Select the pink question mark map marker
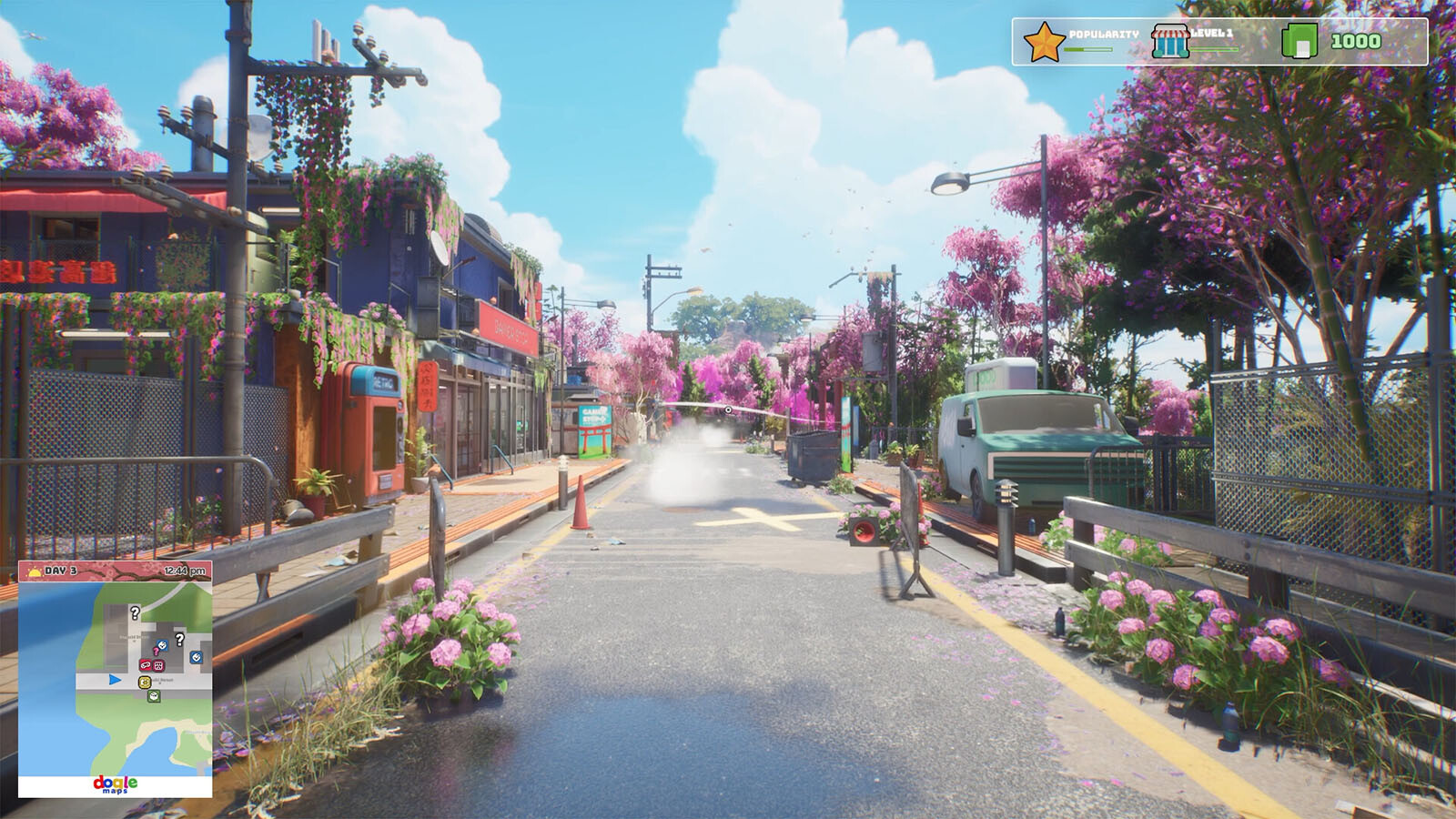1456x819 pixels. tap(155, 652)
